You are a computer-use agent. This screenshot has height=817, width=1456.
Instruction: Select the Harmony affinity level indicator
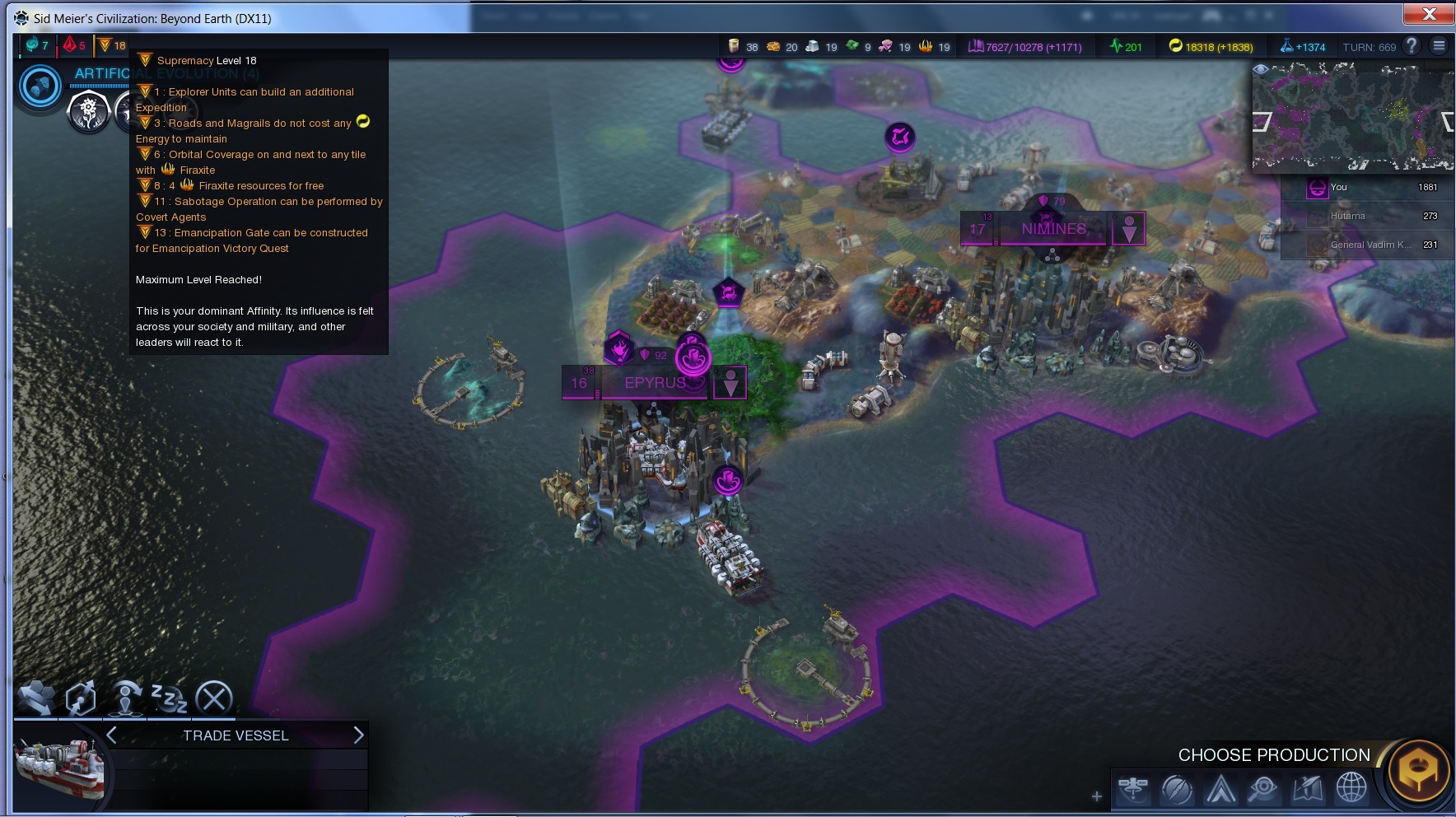tap(37, 45)
